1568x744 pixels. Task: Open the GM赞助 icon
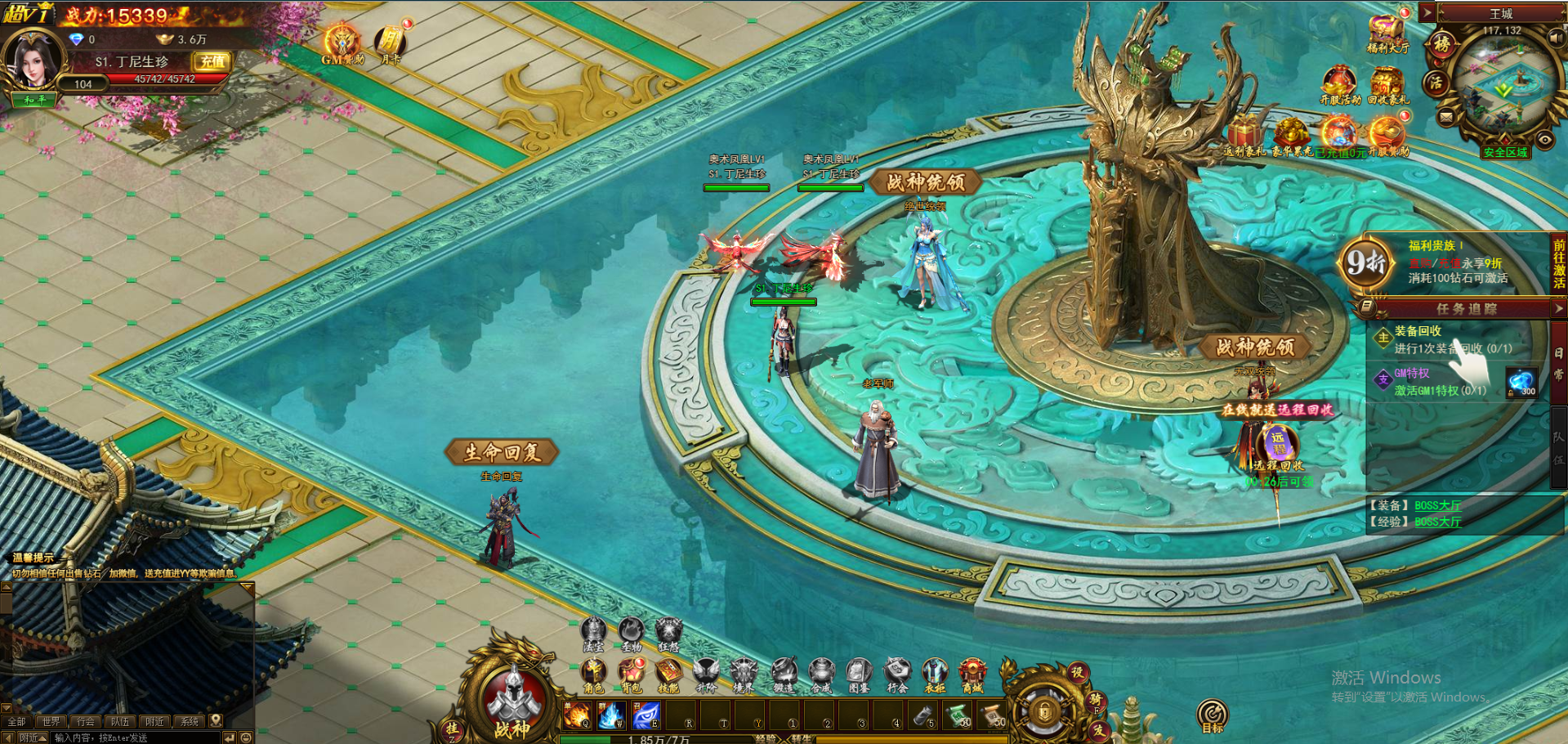coord(342,43)
